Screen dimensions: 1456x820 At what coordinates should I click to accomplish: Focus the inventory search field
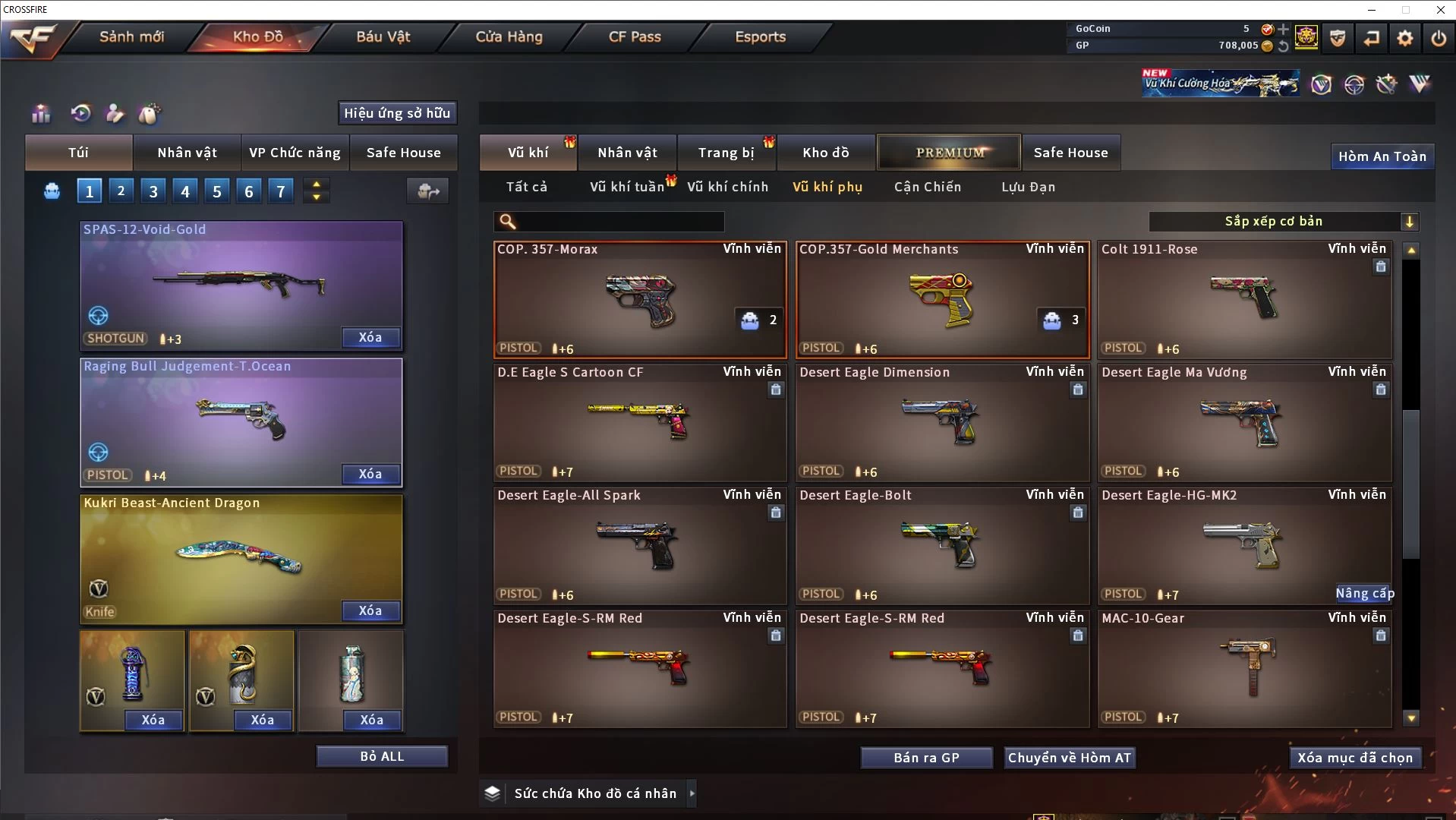point(619,222)
